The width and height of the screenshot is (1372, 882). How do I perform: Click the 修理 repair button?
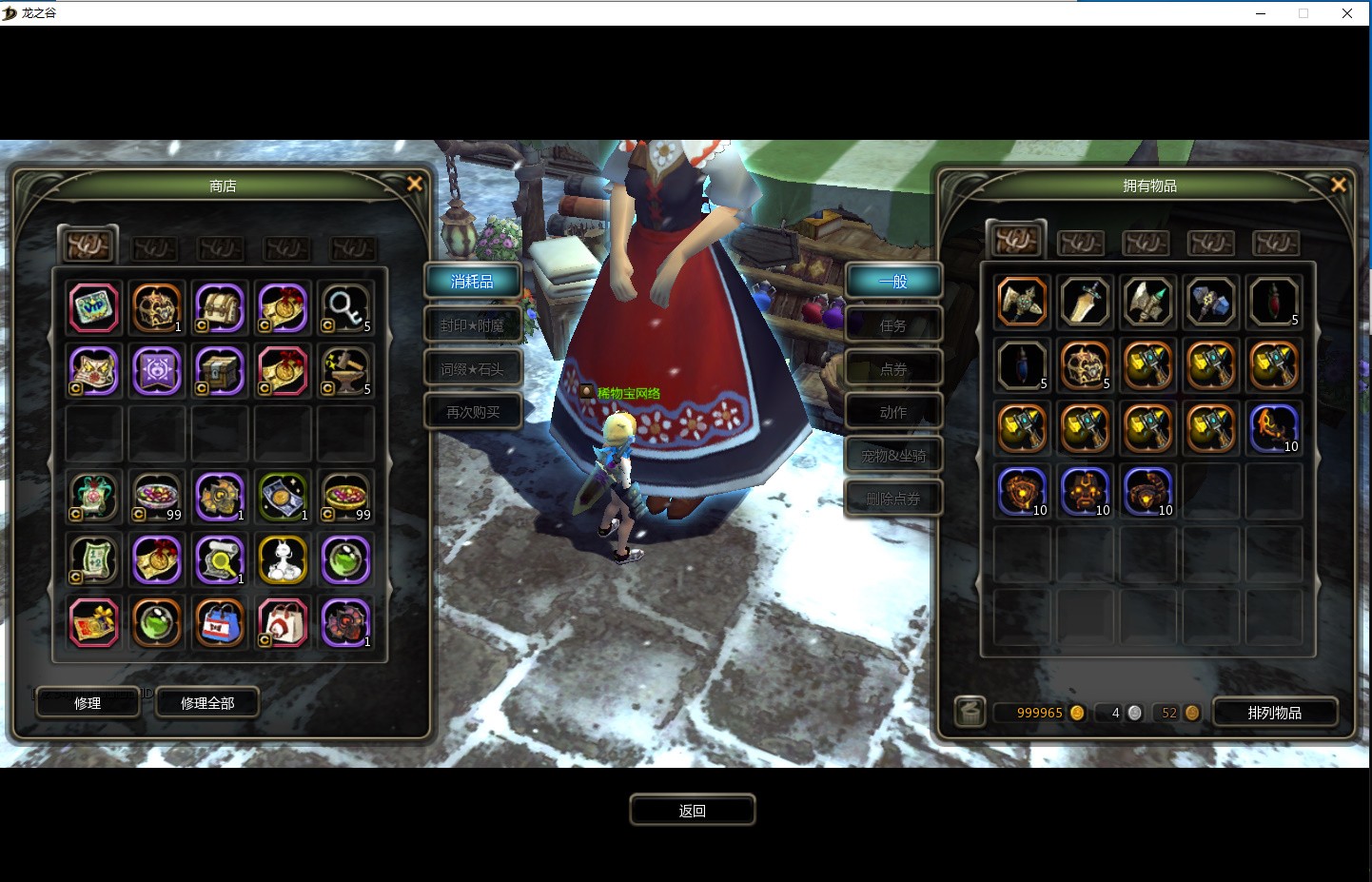88,703
